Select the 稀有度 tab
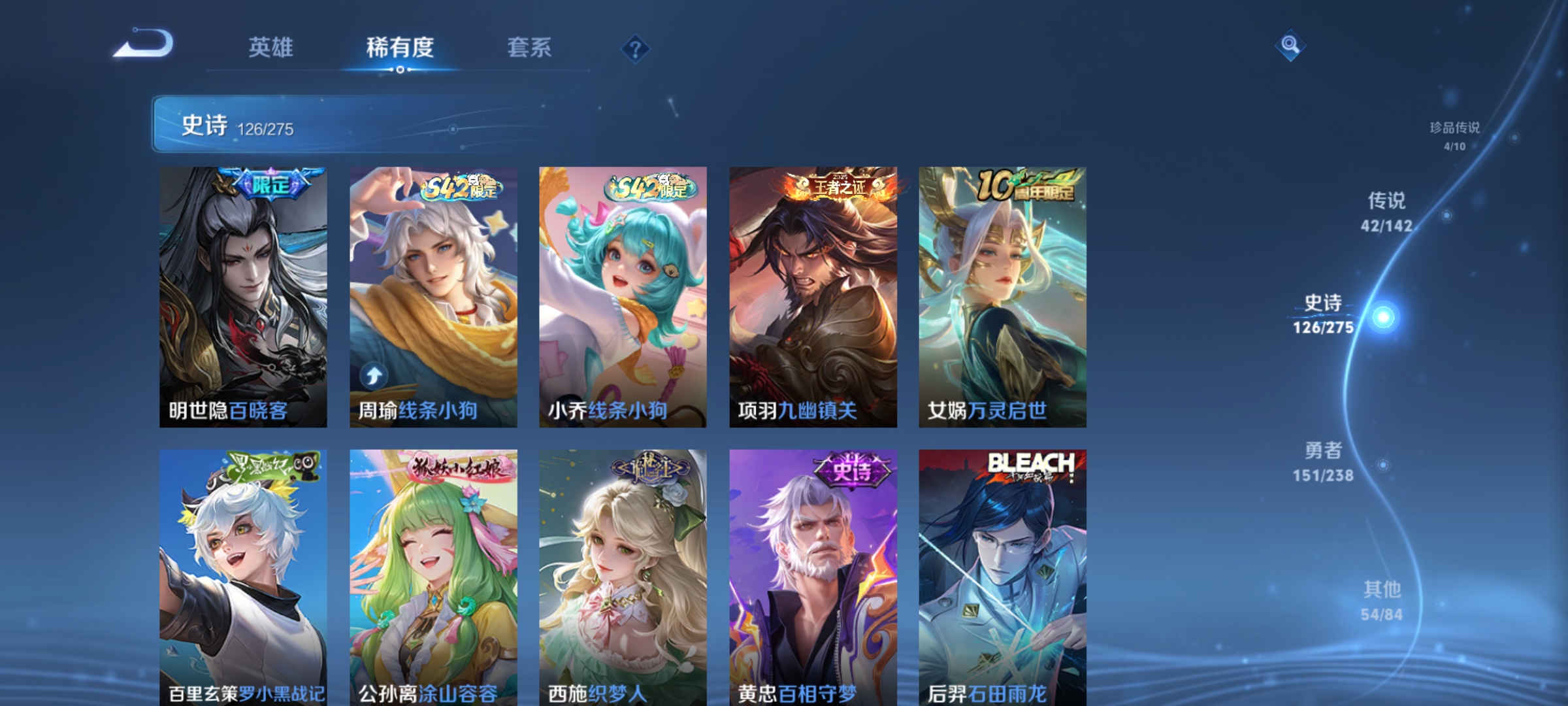The image size is (1568, 706). coord(401,47)
